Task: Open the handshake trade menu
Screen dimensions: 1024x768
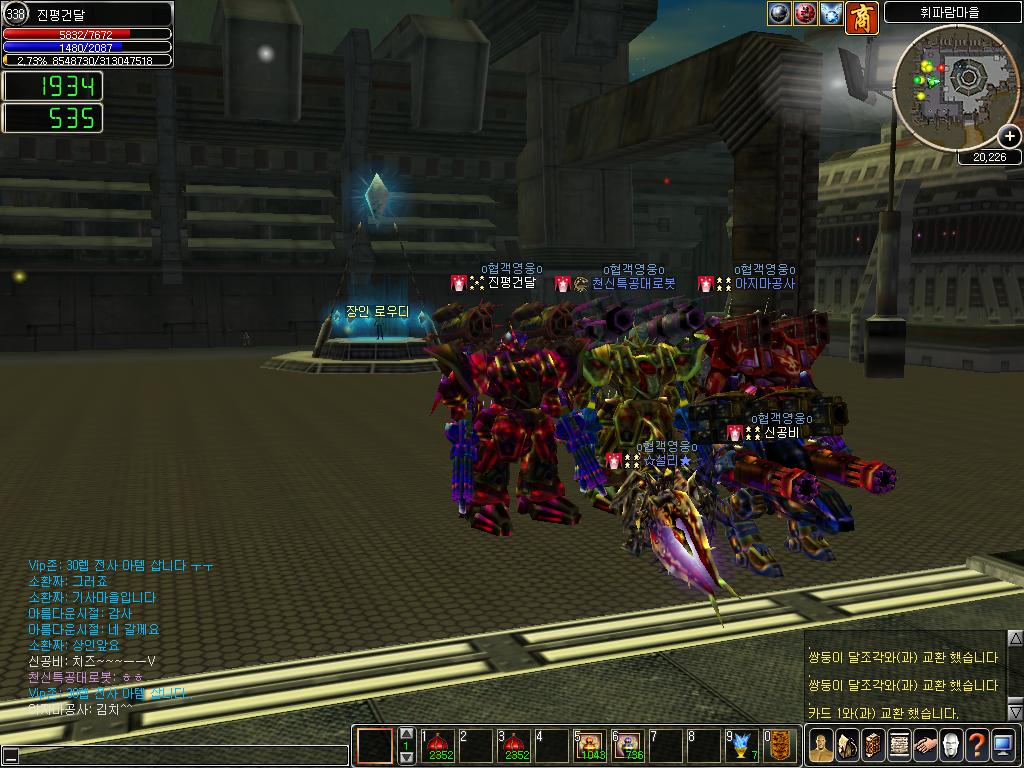Action: coord(924,746)
